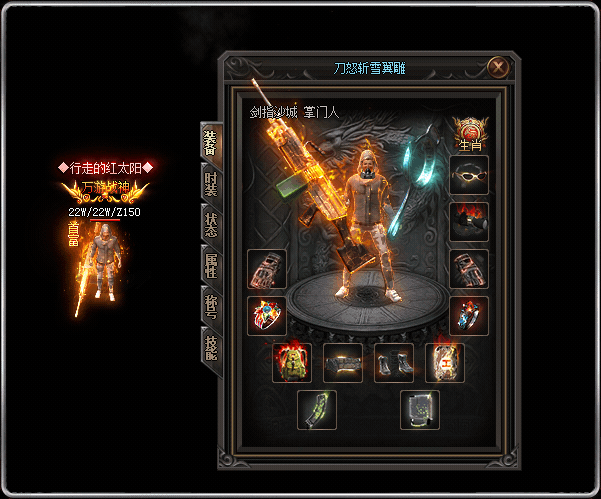Click the colorful shield emblem slot
The image size is (601, 499).
267,315
